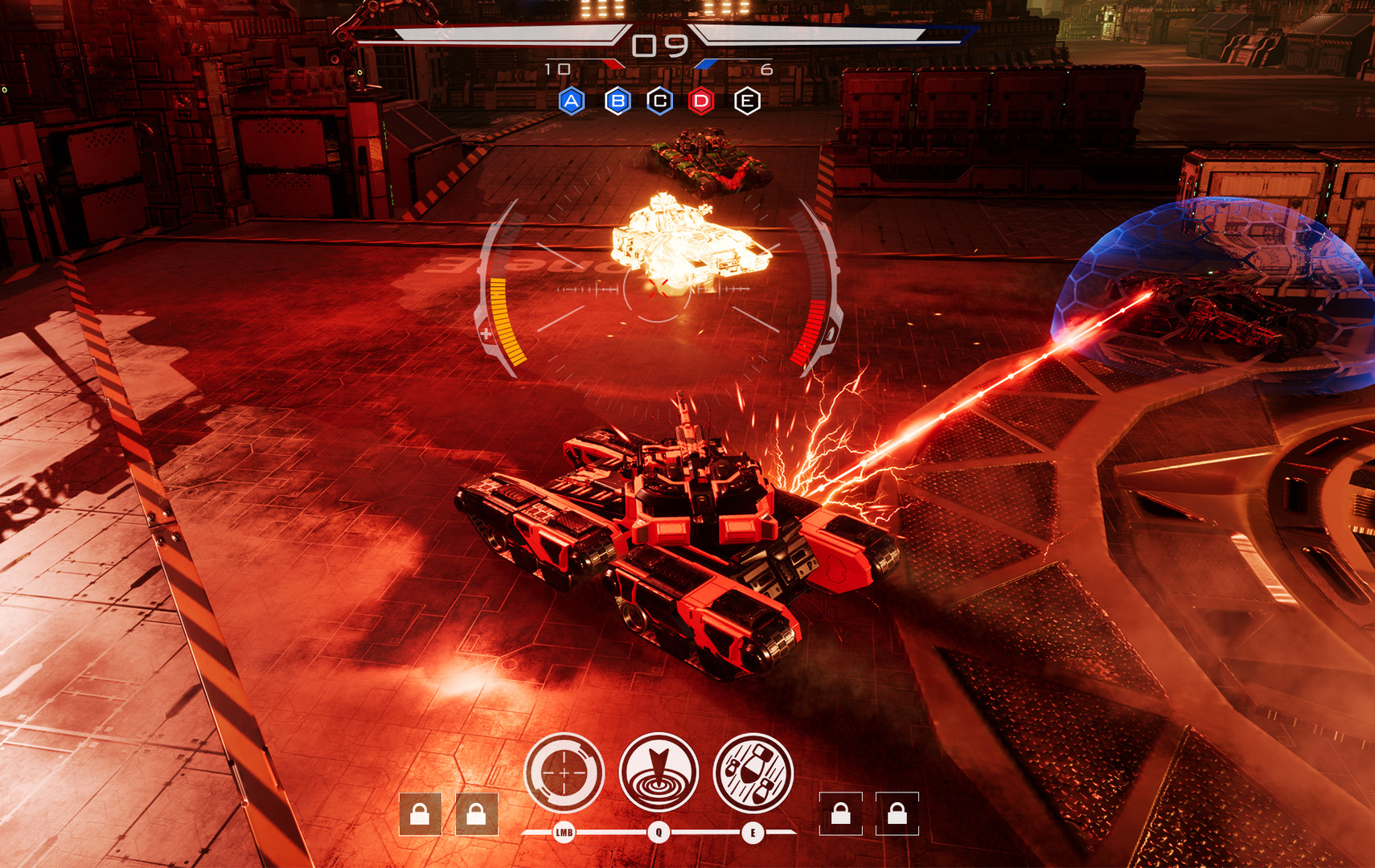Activate the crosshair primary weapon ability
This screenshot has width=1375, height=868.
pyautogui.click(x=564, y=773)
